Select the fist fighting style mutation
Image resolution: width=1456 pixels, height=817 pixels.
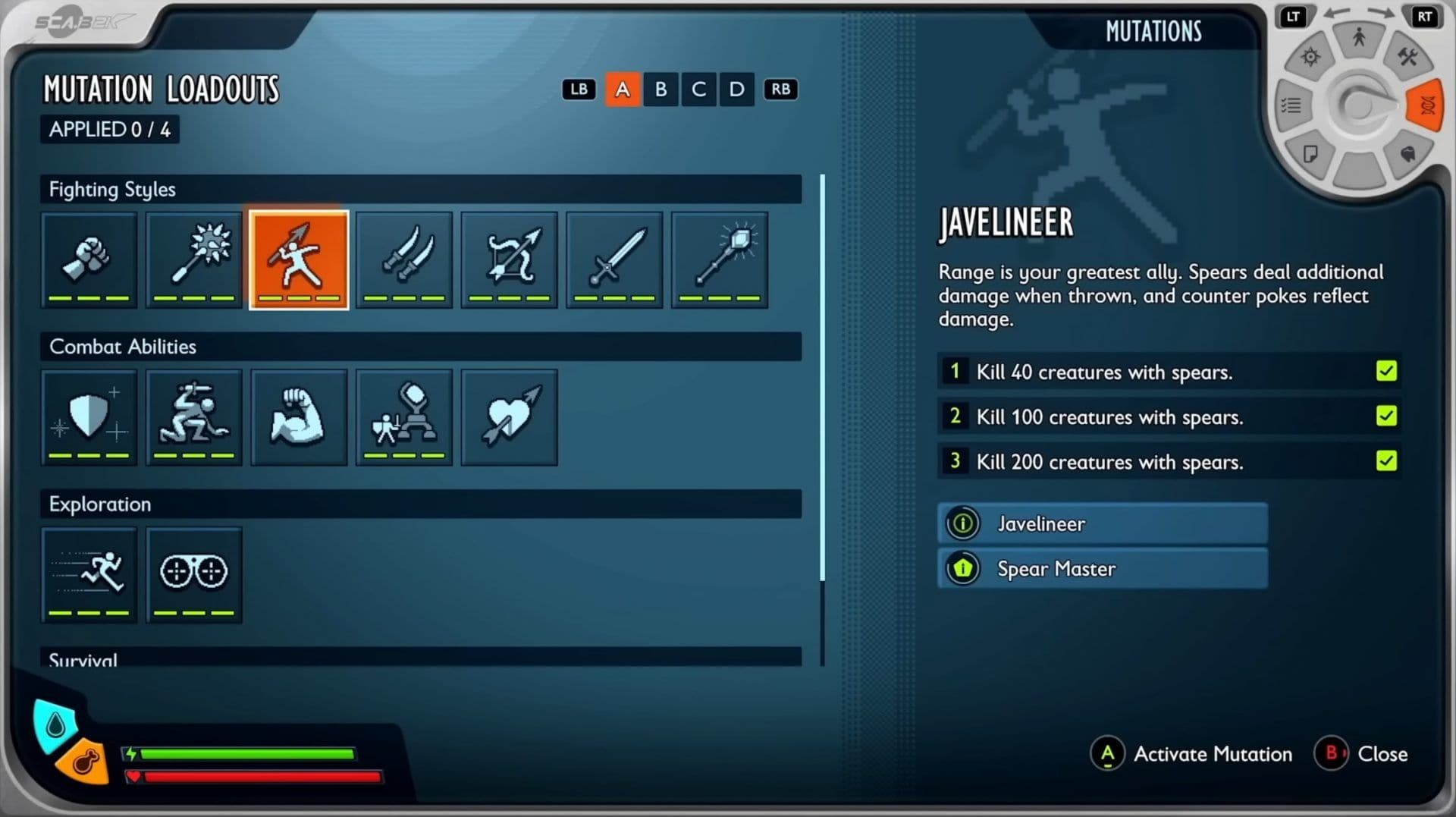[89, 259]
